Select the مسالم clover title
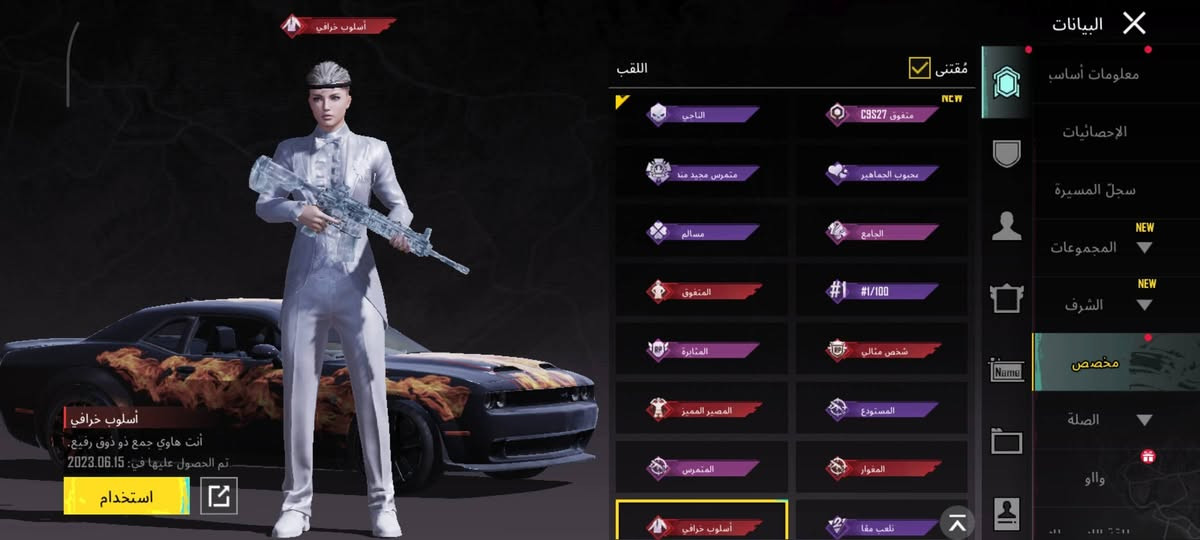1200x540 pixels. coord(702,232)
